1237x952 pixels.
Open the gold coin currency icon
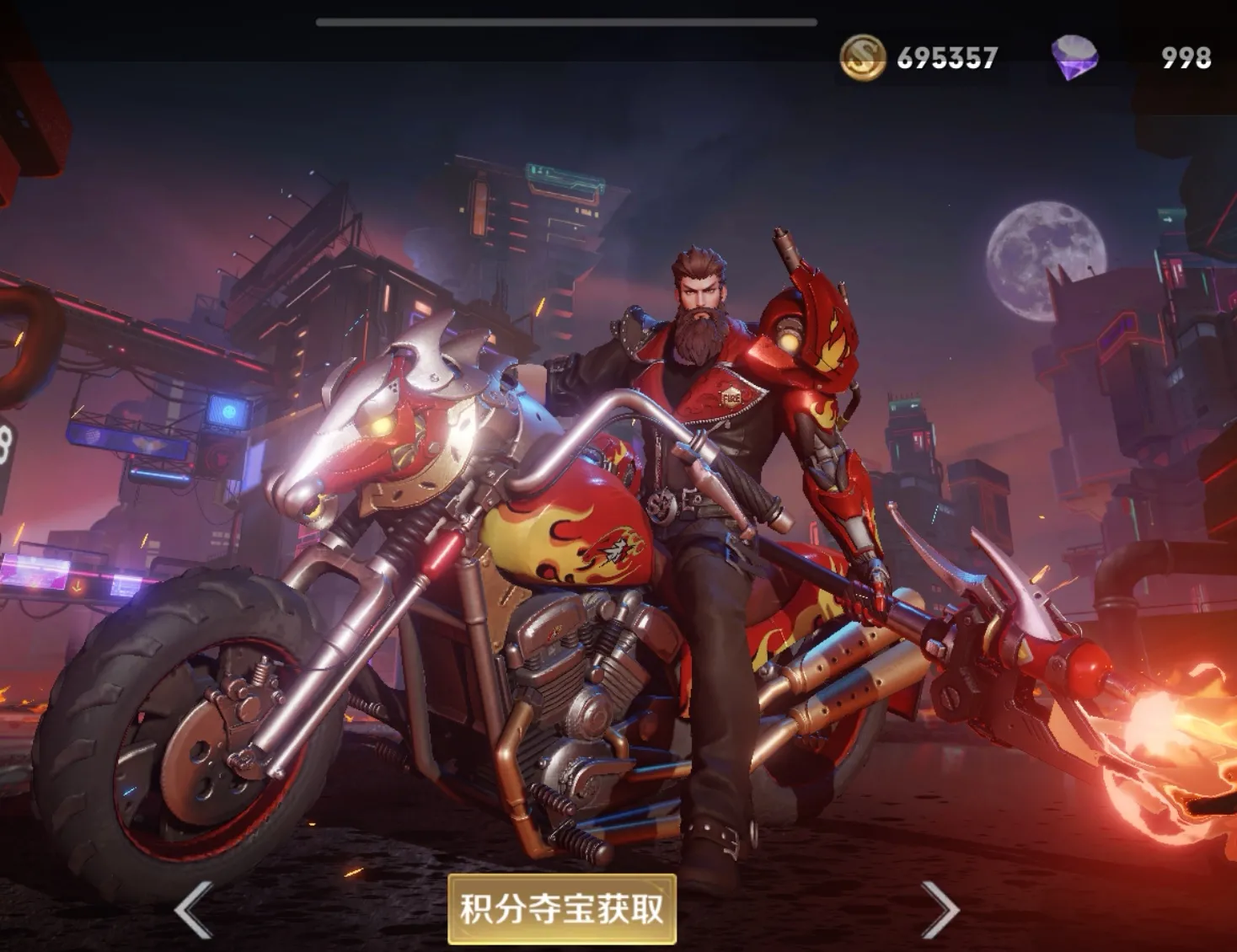[862, 58]
